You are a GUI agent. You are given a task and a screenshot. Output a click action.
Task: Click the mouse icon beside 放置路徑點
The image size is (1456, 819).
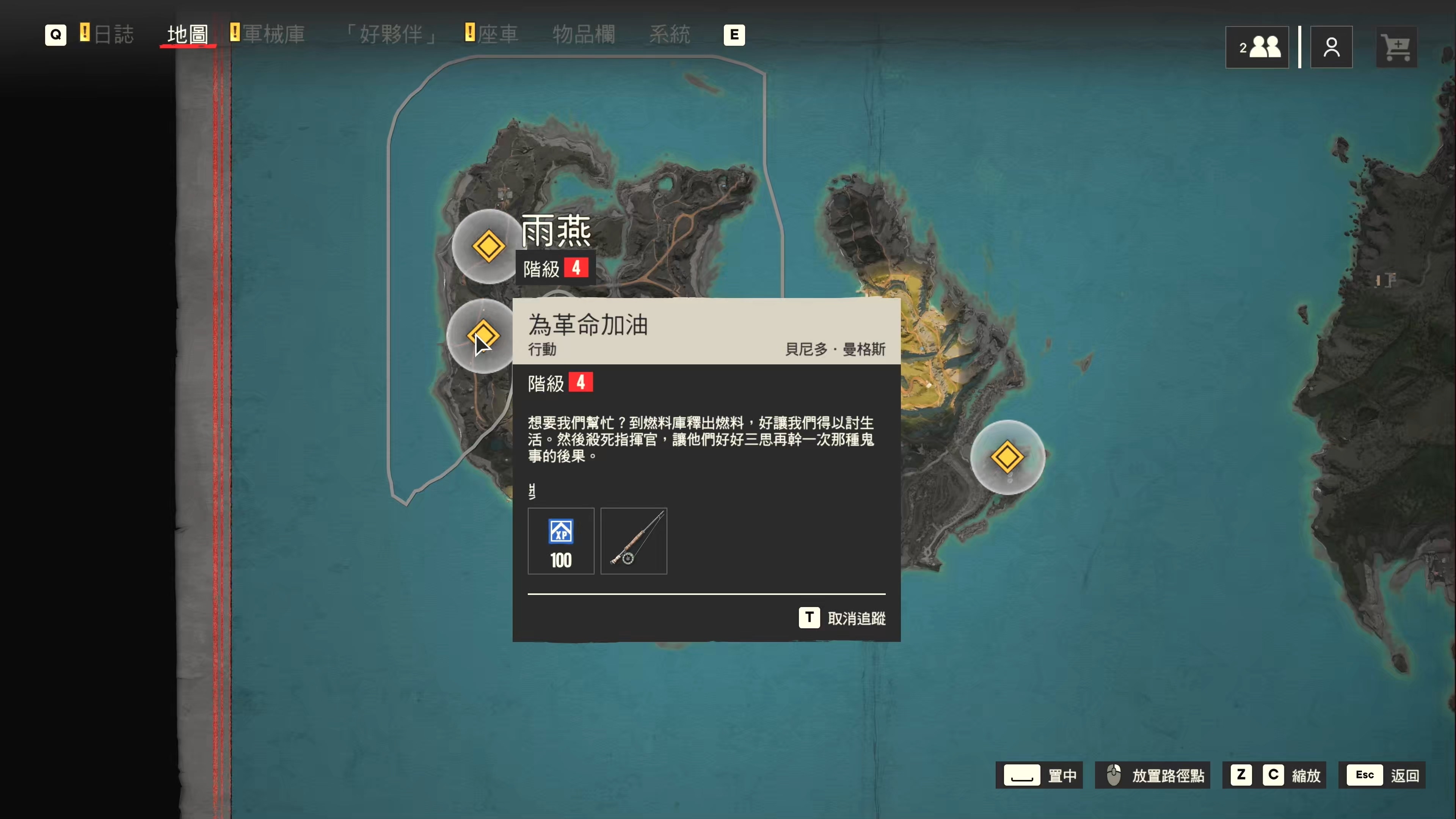click(1114, 775)
